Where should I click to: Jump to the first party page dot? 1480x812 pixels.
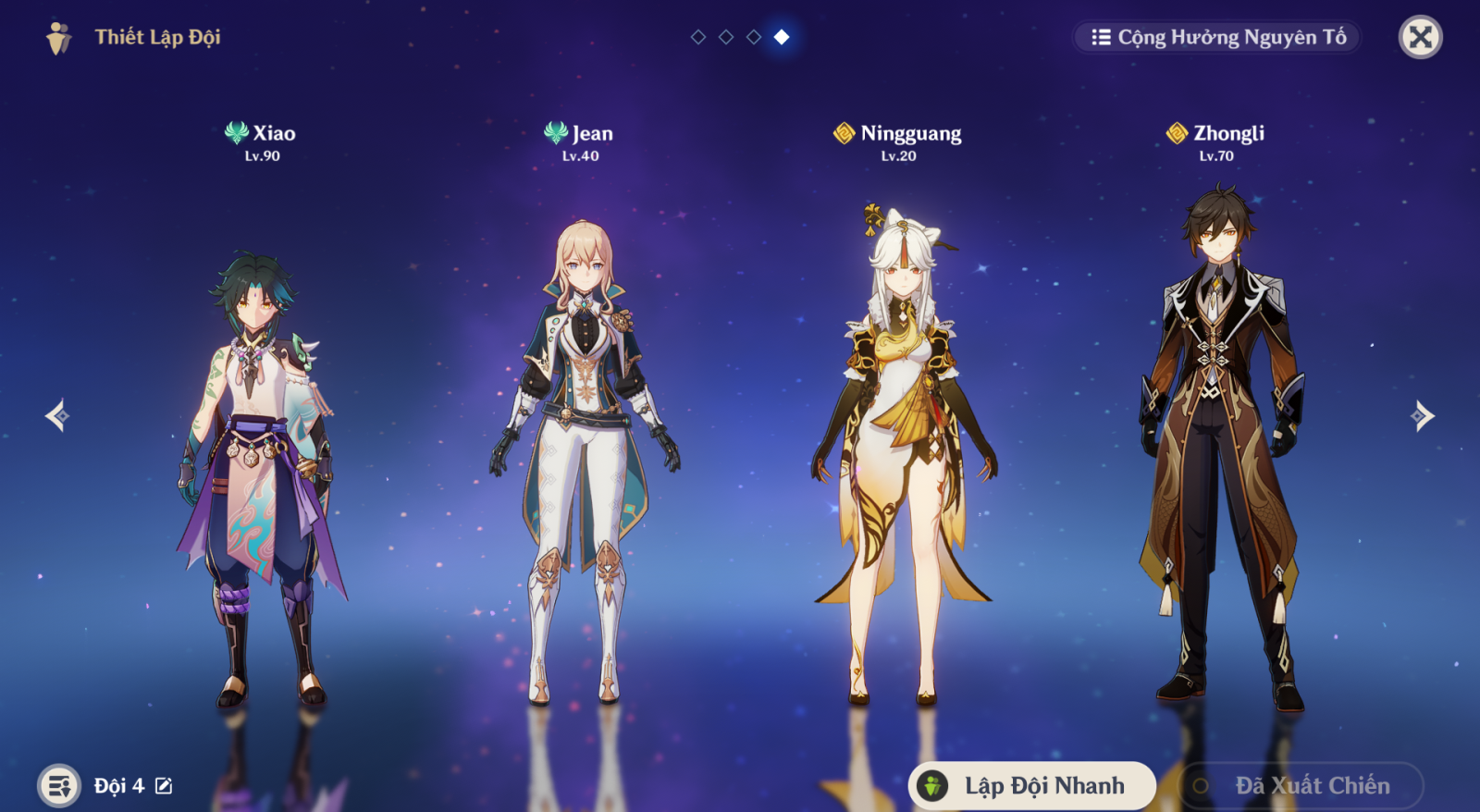698,37
